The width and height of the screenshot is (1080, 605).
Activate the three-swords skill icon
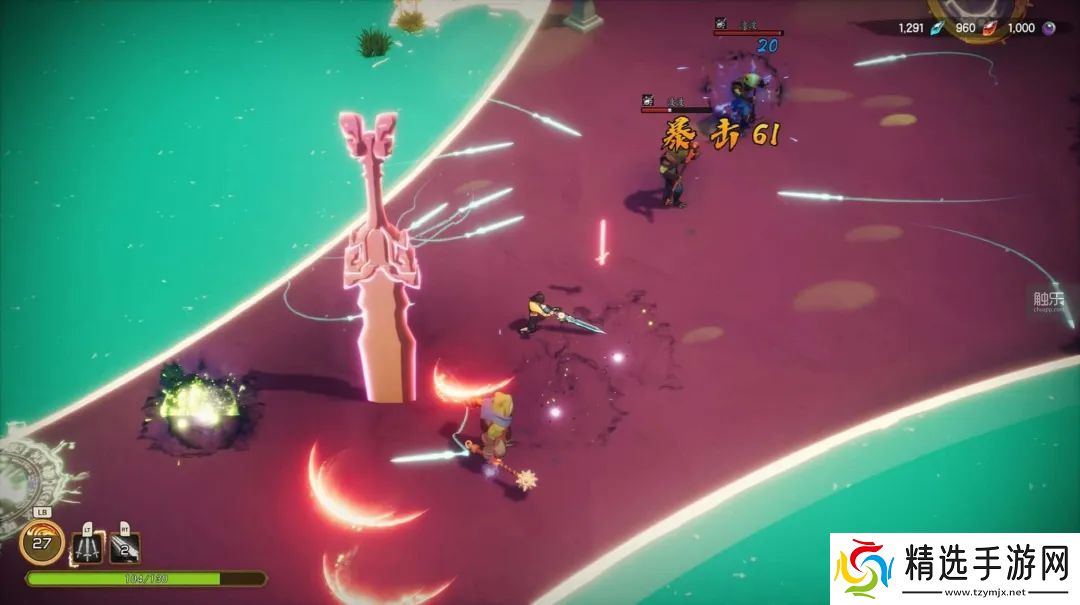(87, 547)
